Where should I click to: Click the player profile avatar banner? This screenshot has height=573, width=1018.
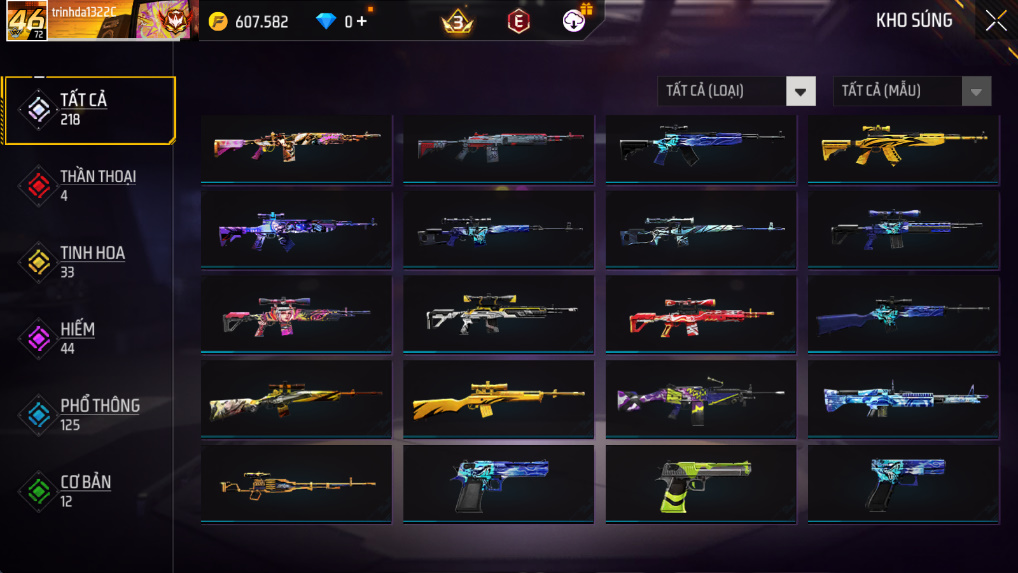point(102,20)
